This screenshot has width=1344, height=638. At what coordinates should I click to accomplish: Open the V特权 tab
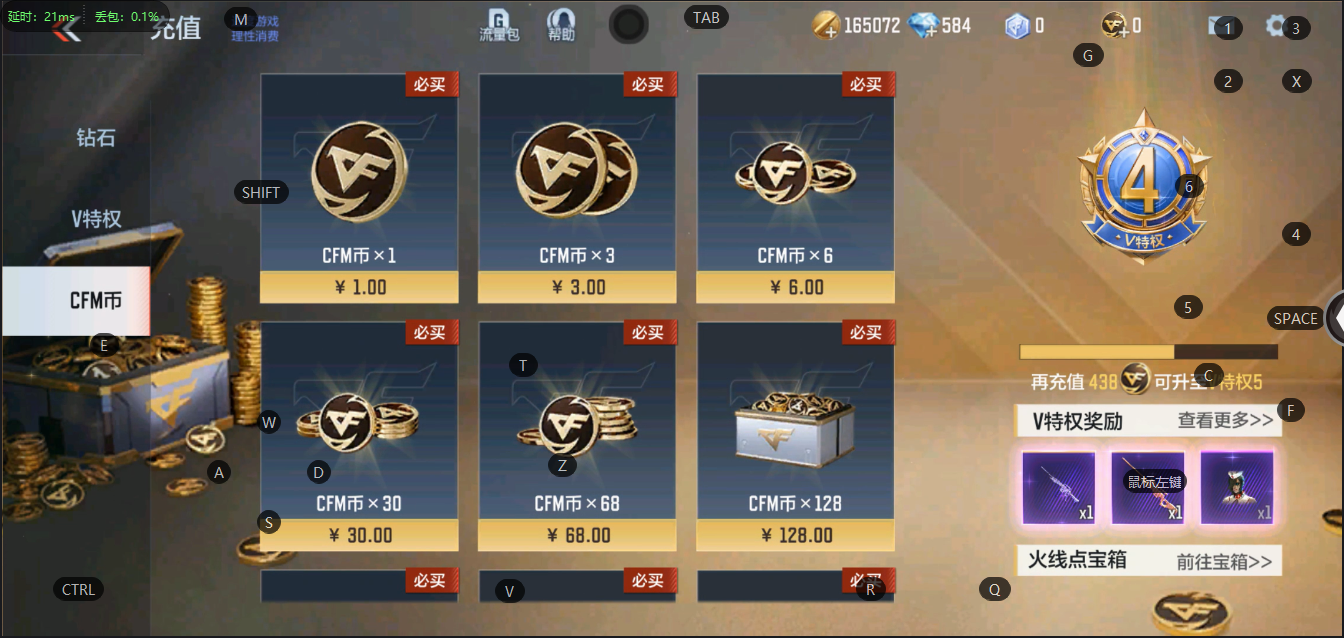[96, 219]
